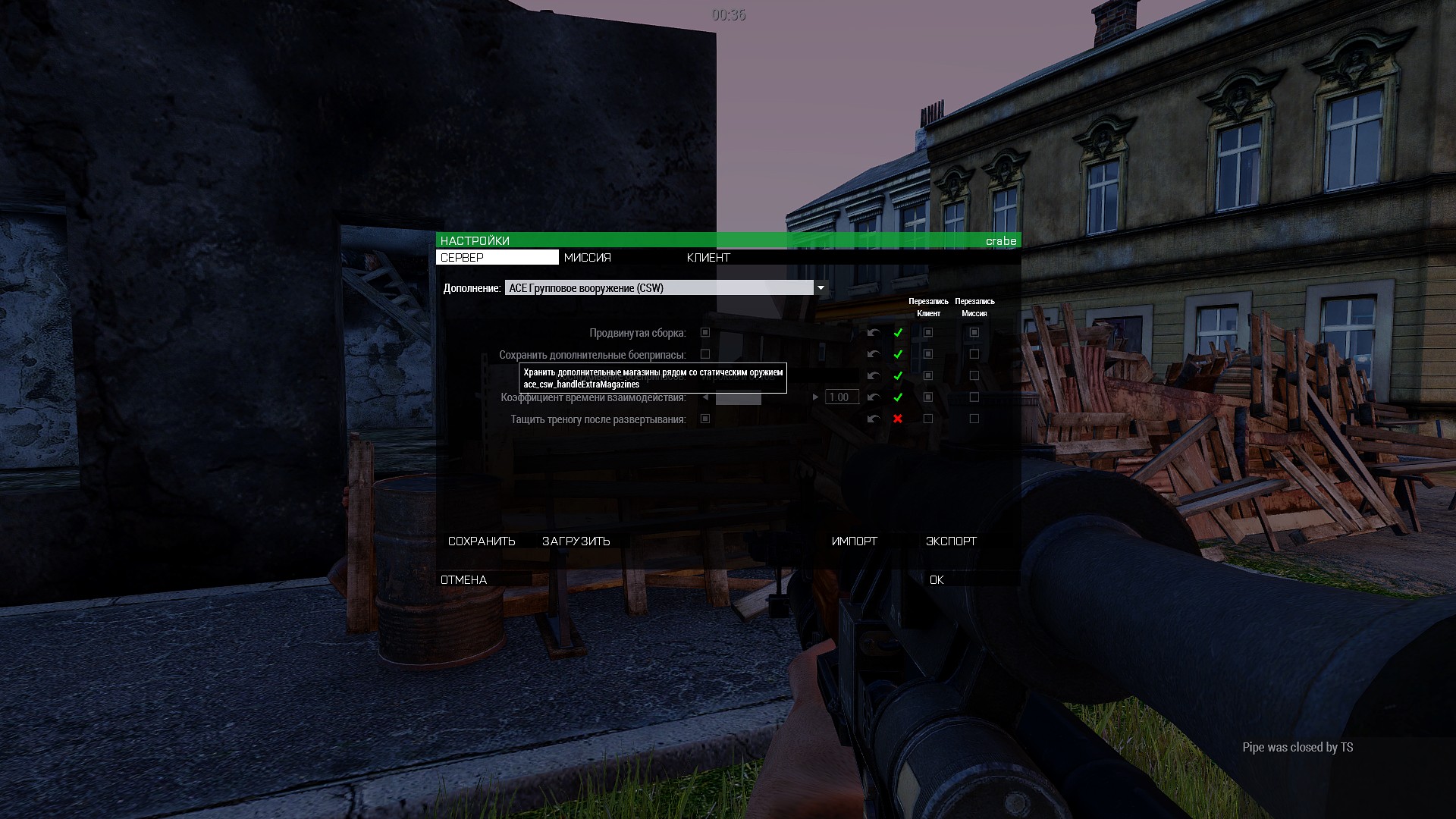
Task: Toggle Тащить треногу после развертывания checkbox
Action: 705,419
